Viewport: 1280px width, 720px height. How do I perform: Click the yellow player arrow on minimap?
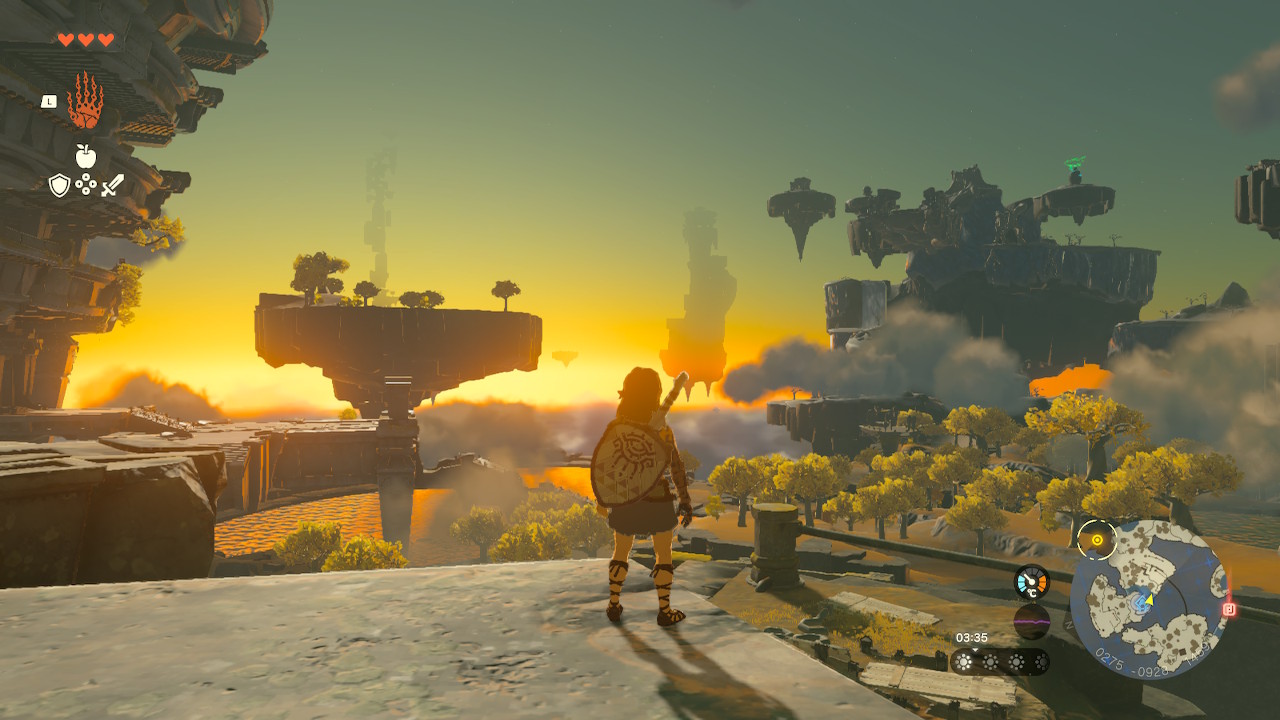point(1148,601)
